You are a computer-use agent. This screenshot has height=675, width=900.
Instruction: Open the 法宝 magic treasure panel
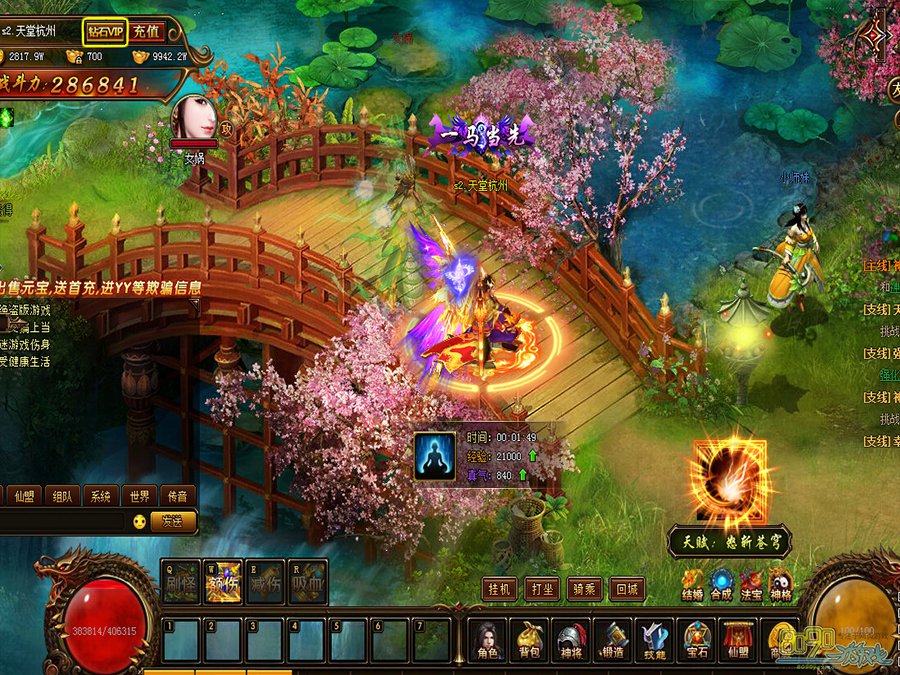click(x=751, y=584)
